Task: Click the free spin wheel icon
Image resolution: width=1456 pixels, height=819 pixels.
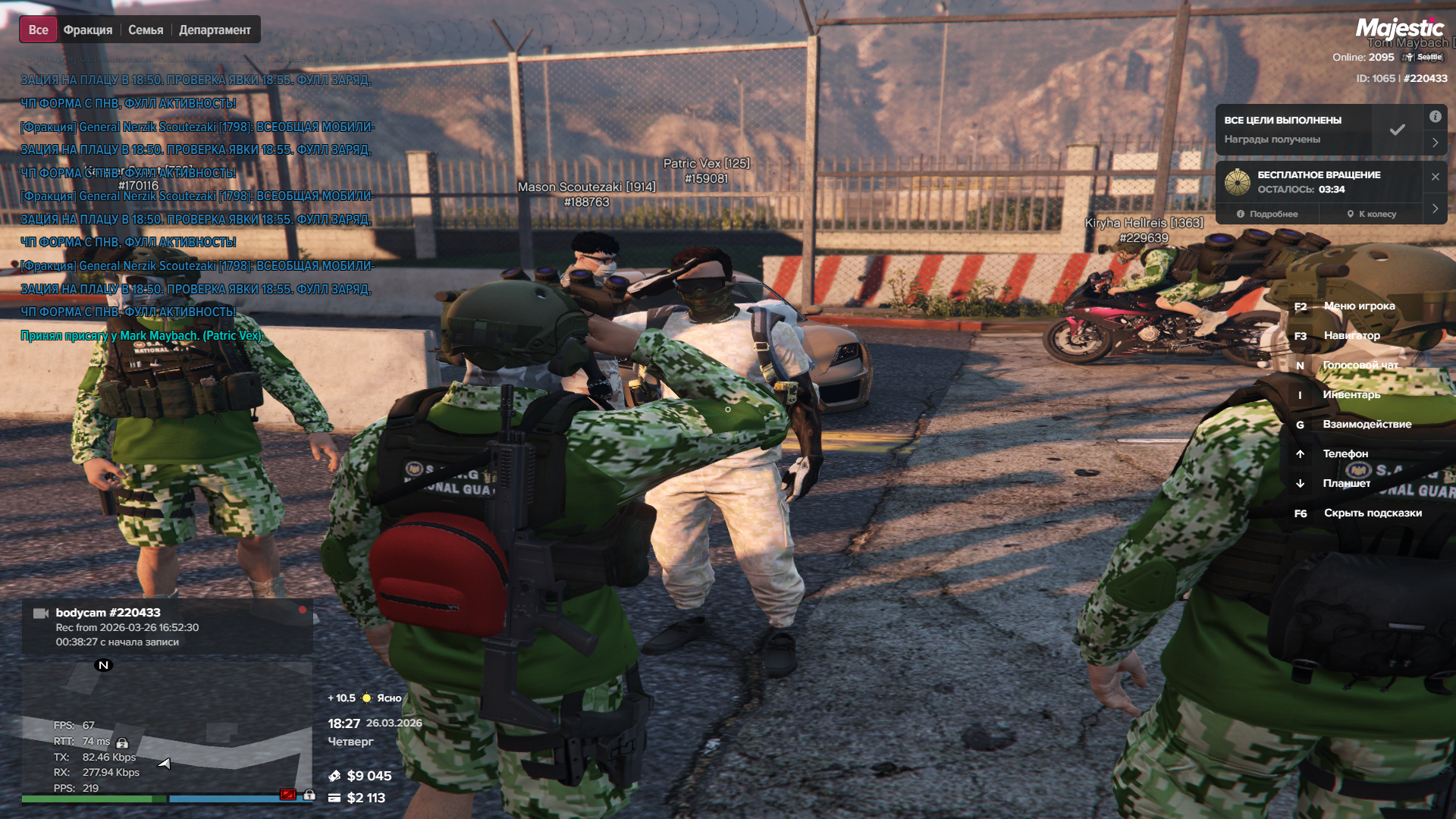Action: click(1237, 182)
